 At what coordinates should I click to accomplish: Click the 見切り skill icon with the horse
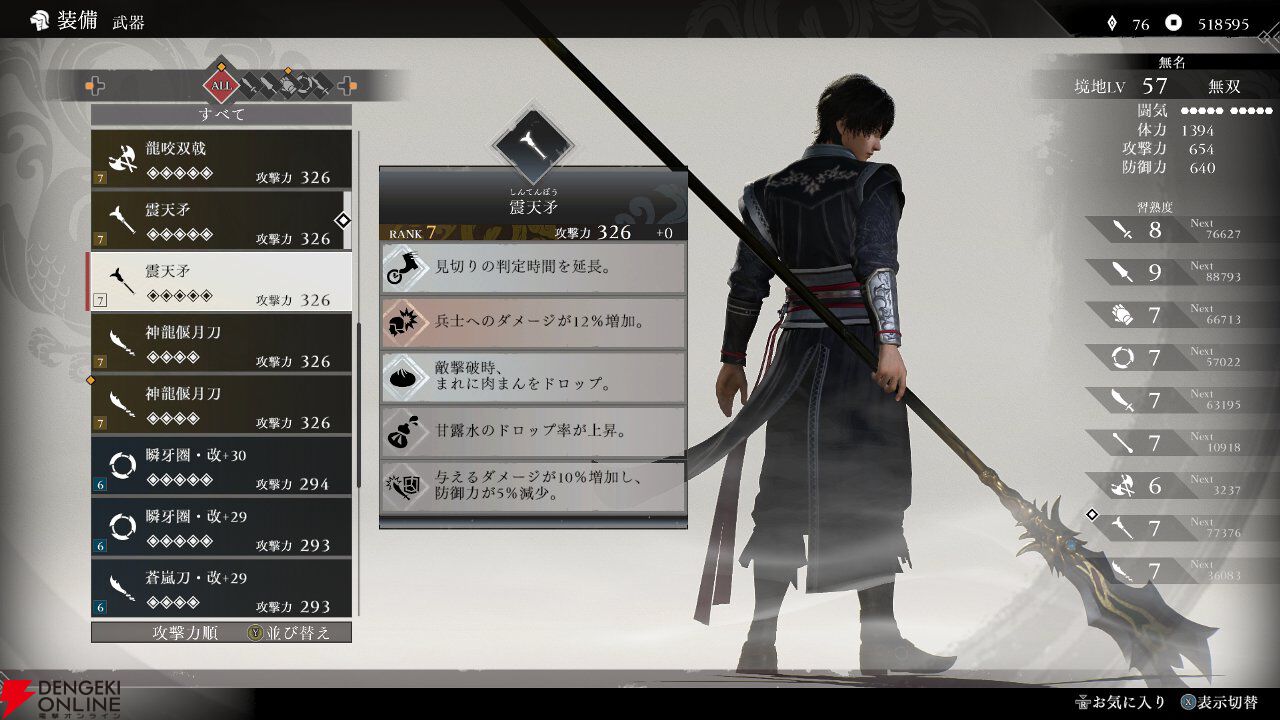tap(405, 268)
